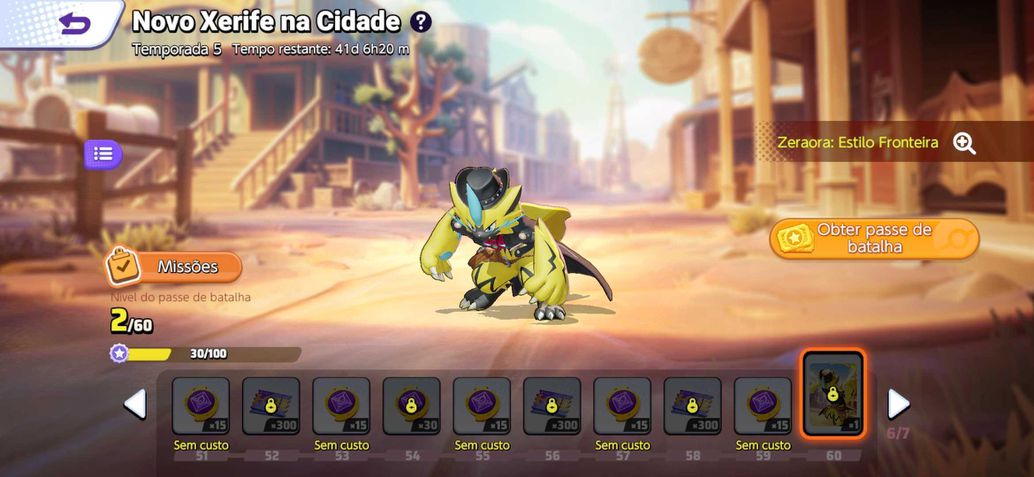Select the level 52 ticket reward
This screenshot has height=477, width=1034.
pos(271,406)
